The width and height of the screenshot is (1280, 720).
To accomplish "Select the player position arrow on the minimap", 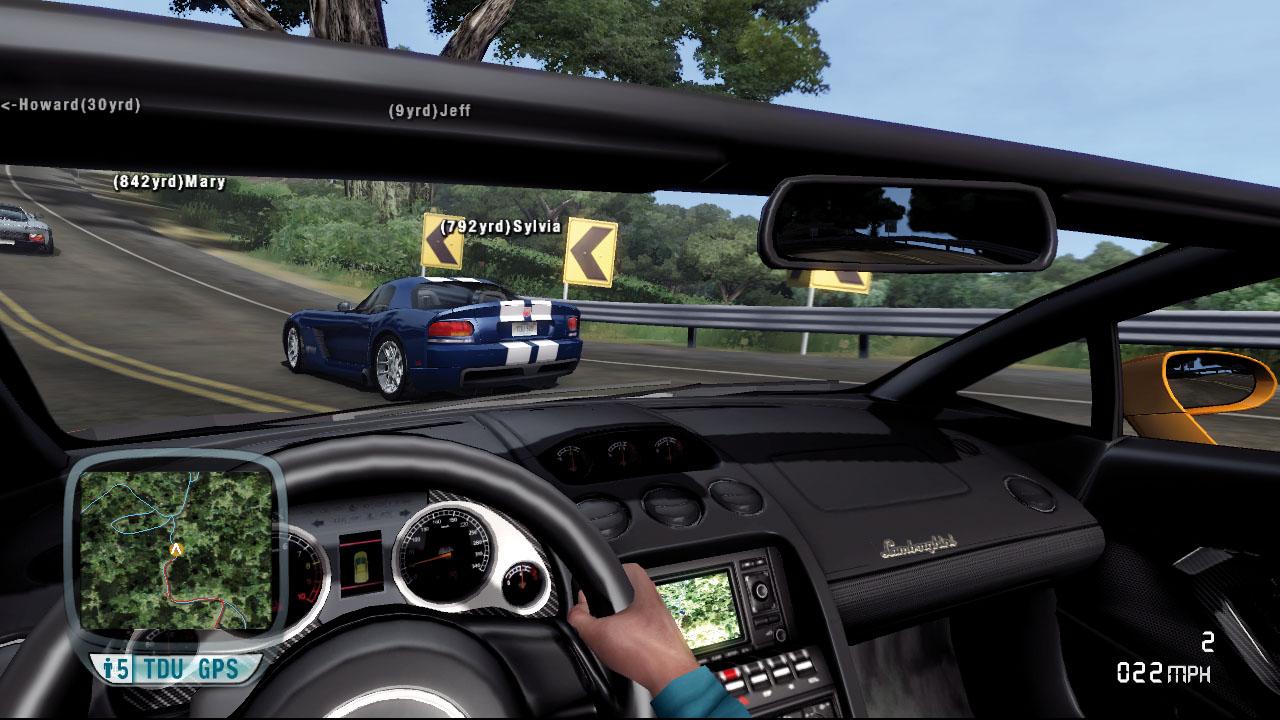I will 175,548.
